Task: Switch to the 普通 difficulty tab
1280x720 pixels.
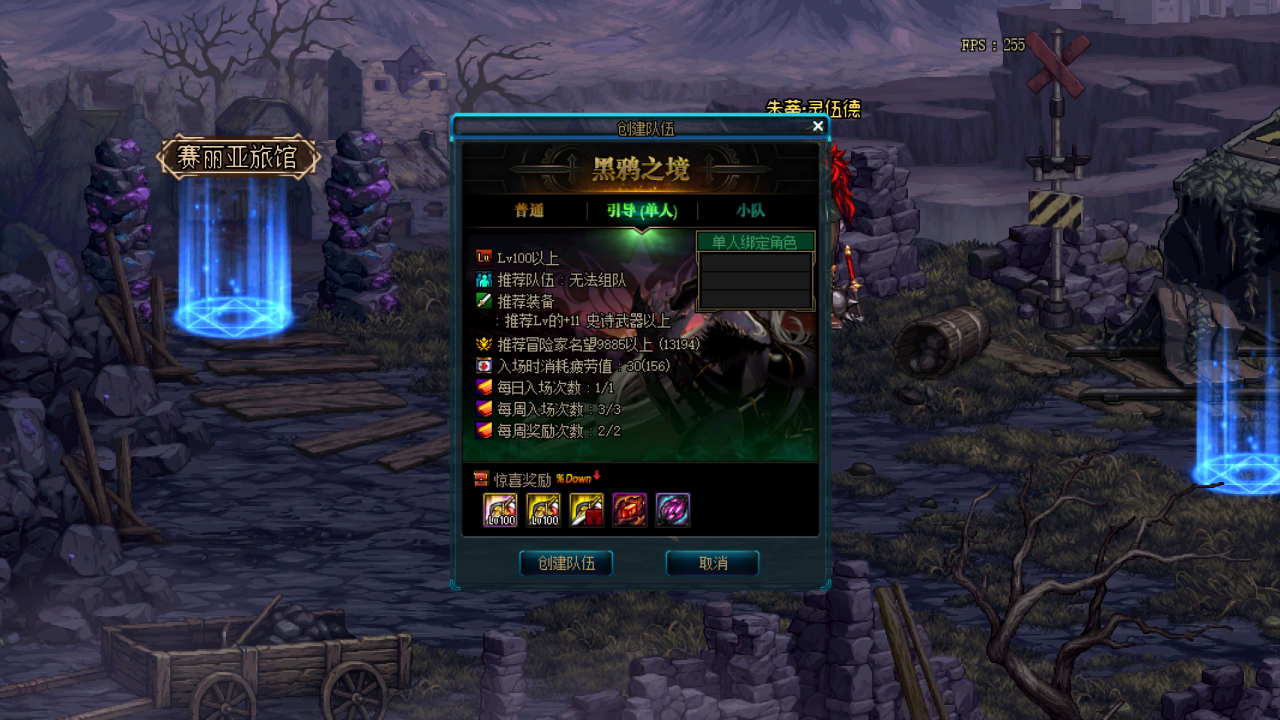Action: click(x=529, y=211)
